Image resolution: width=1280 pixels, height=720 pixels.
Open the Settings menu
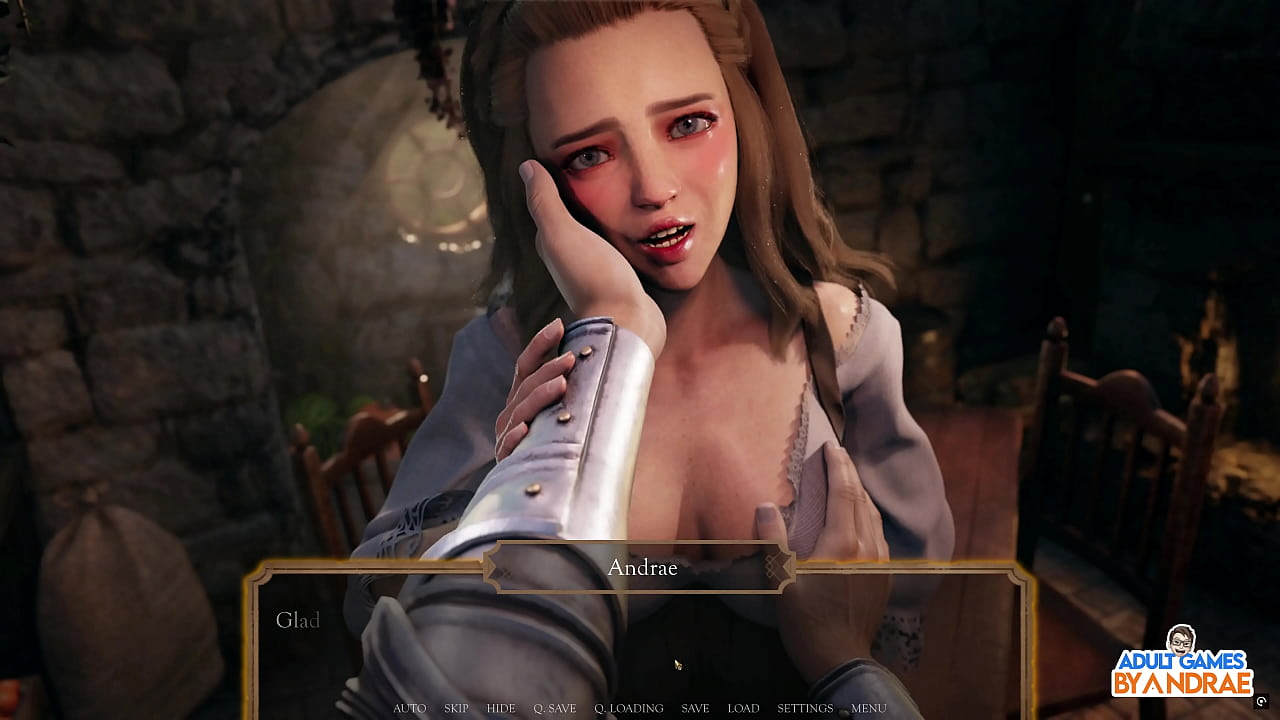click(805, 708)
